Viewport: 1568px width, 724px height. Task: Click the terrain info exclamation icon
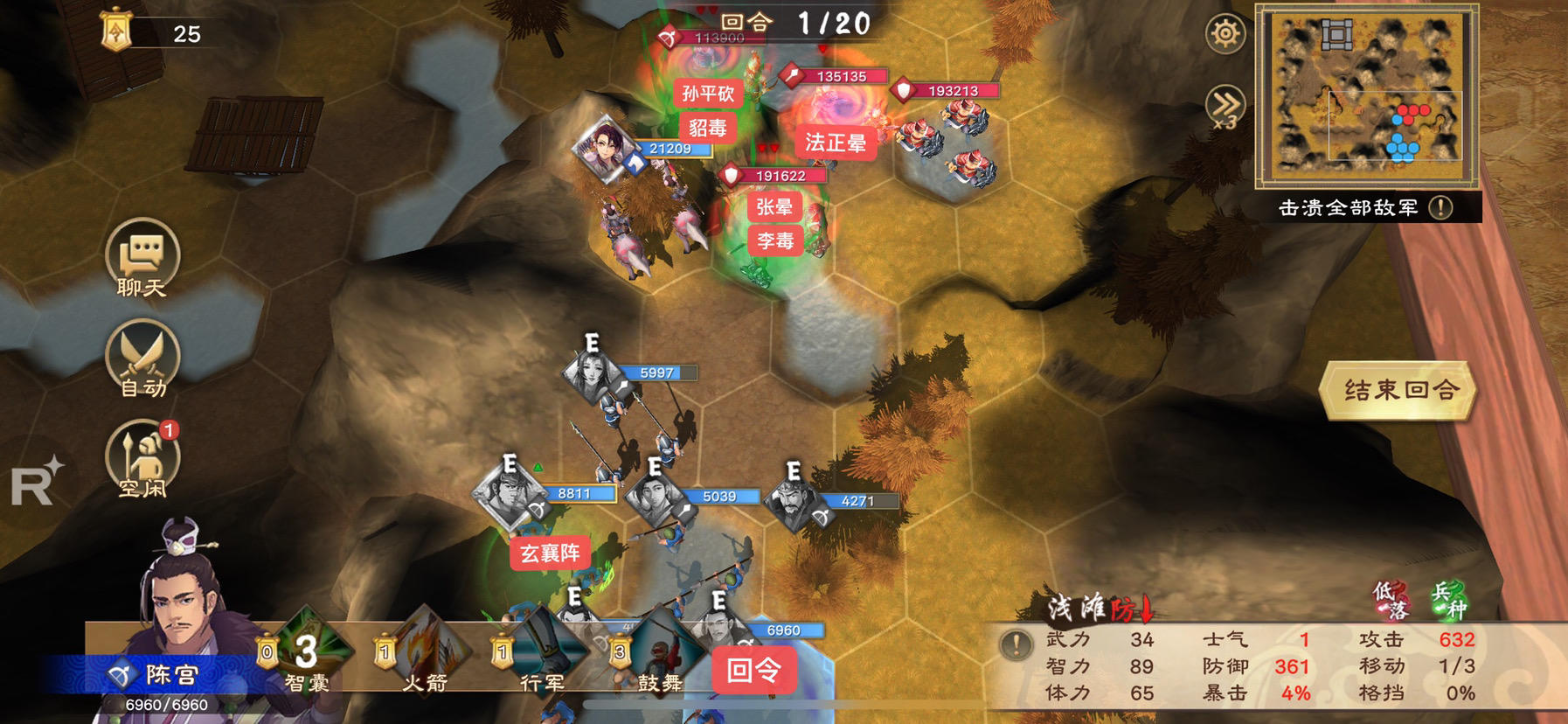coord(1016,644)
